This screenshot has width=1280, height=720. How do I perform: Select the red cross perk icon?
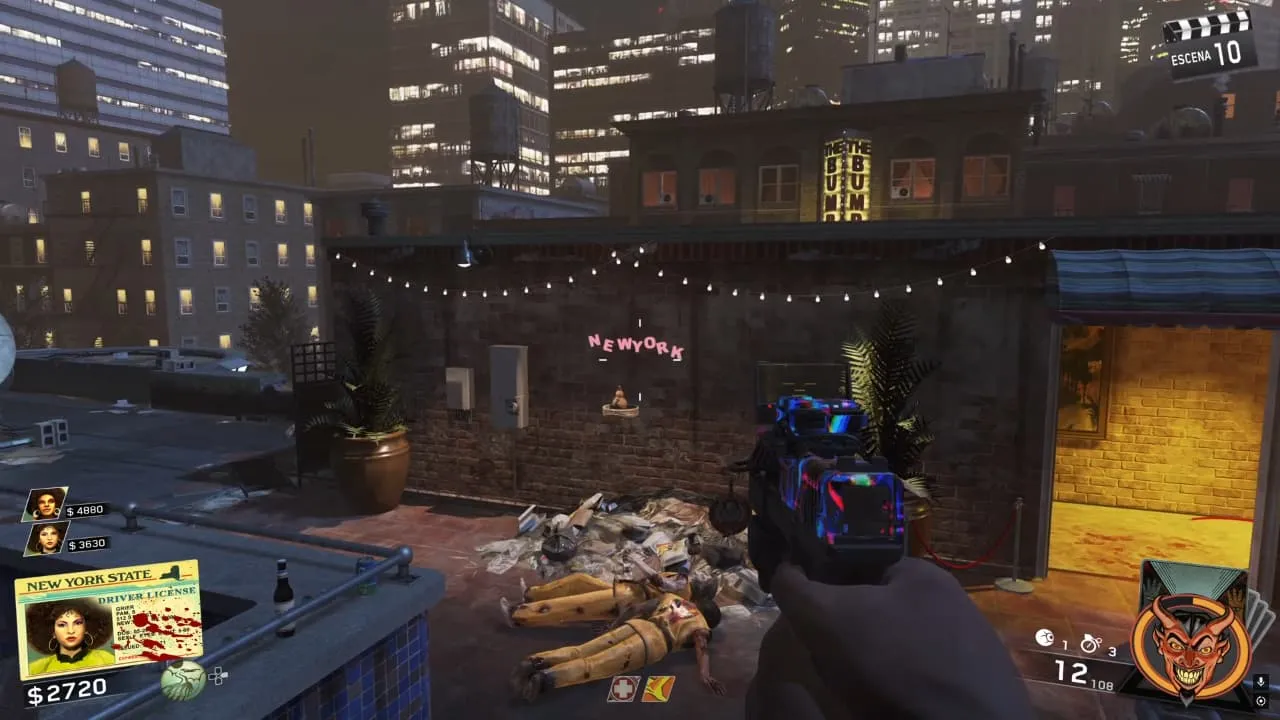pos(623,688)
